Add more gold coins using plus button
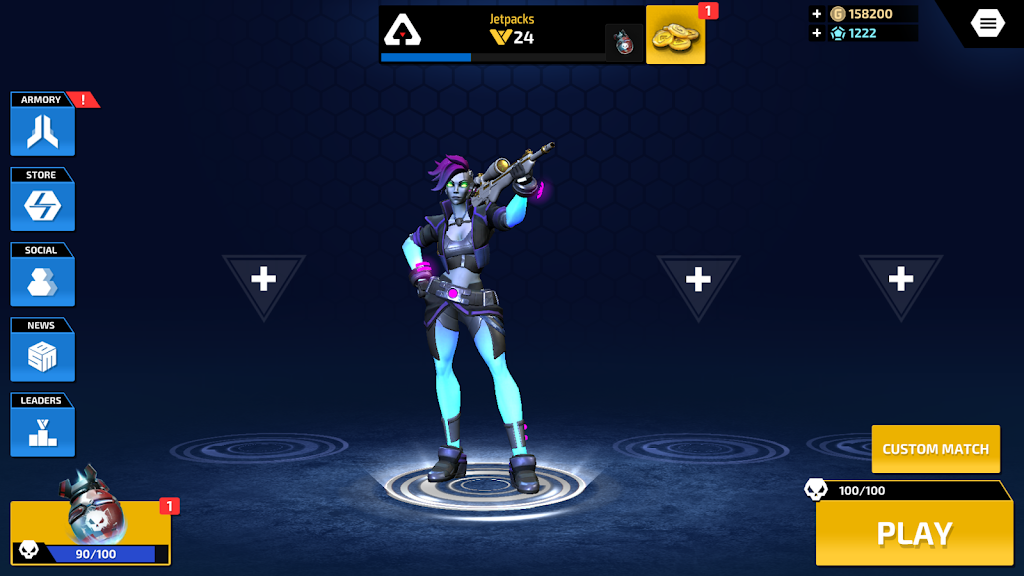The image size is (1024, 576). point(817,14)
